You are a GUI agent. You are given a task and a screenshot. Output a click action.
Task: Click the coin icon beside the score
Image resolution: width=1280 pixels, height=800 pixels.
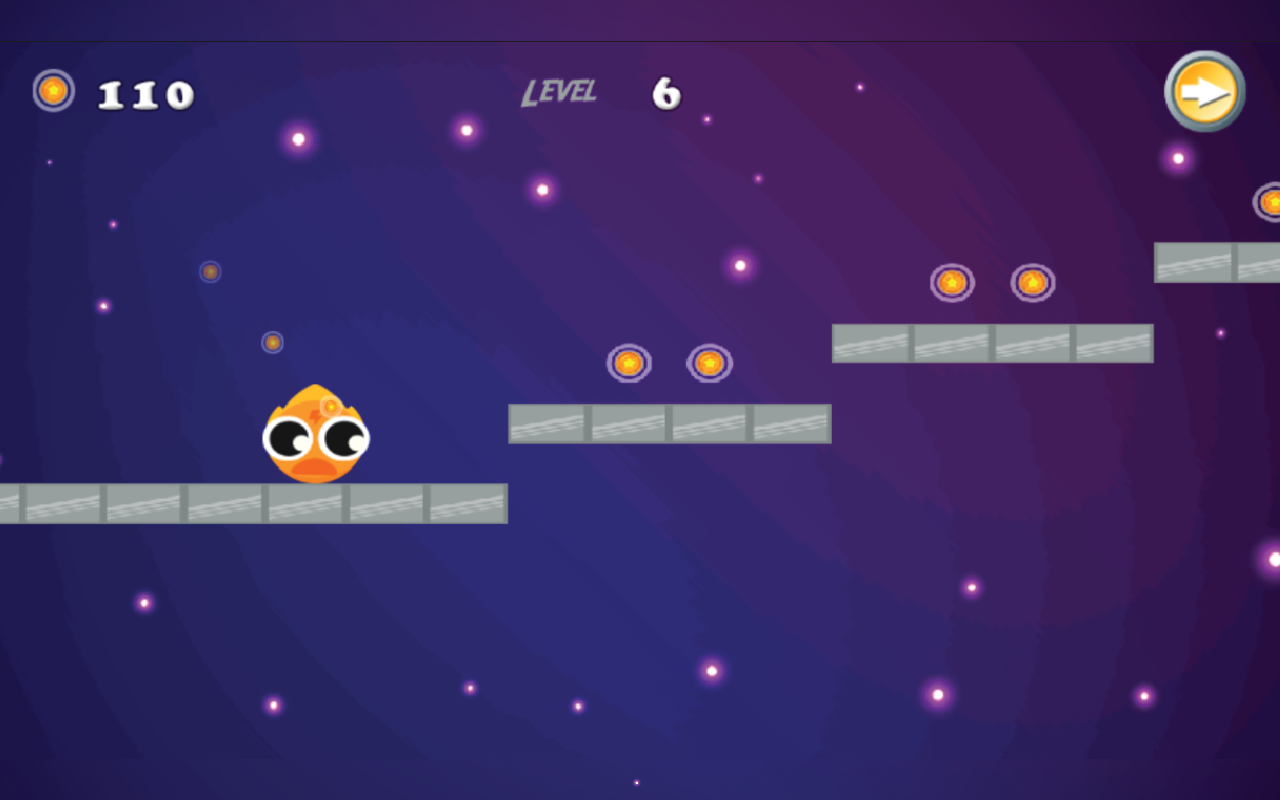pyautogui.click(x=52, y=91)
